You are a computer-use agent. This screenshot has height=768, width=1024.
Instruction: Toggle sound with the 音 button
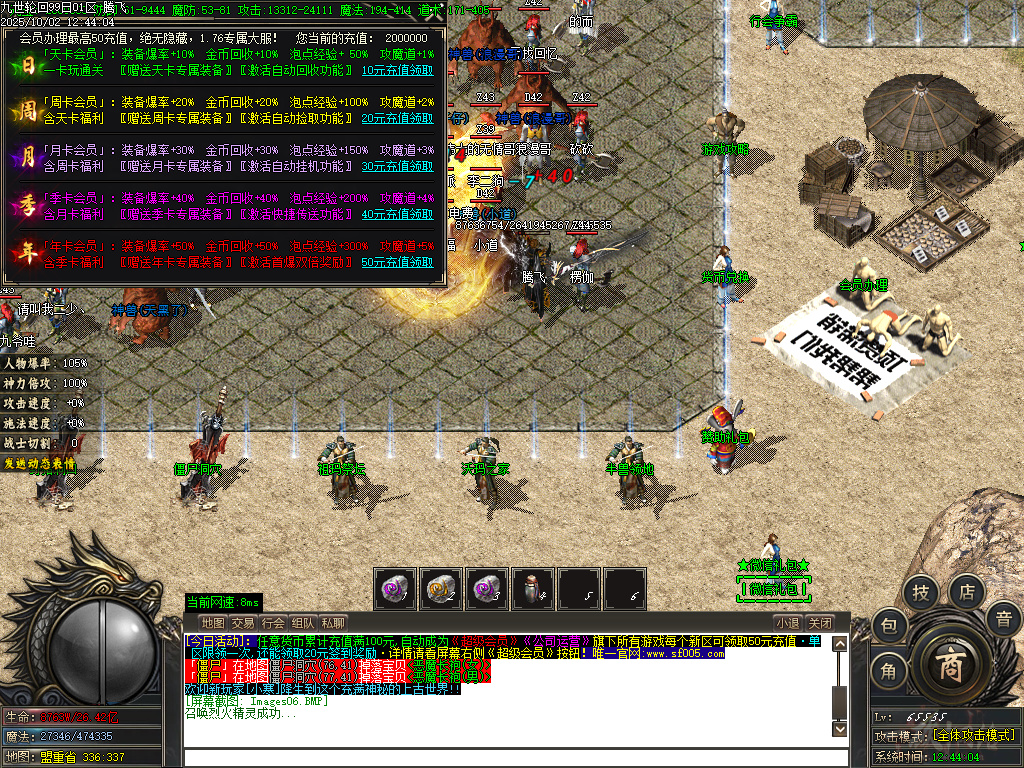[1003, 619]
